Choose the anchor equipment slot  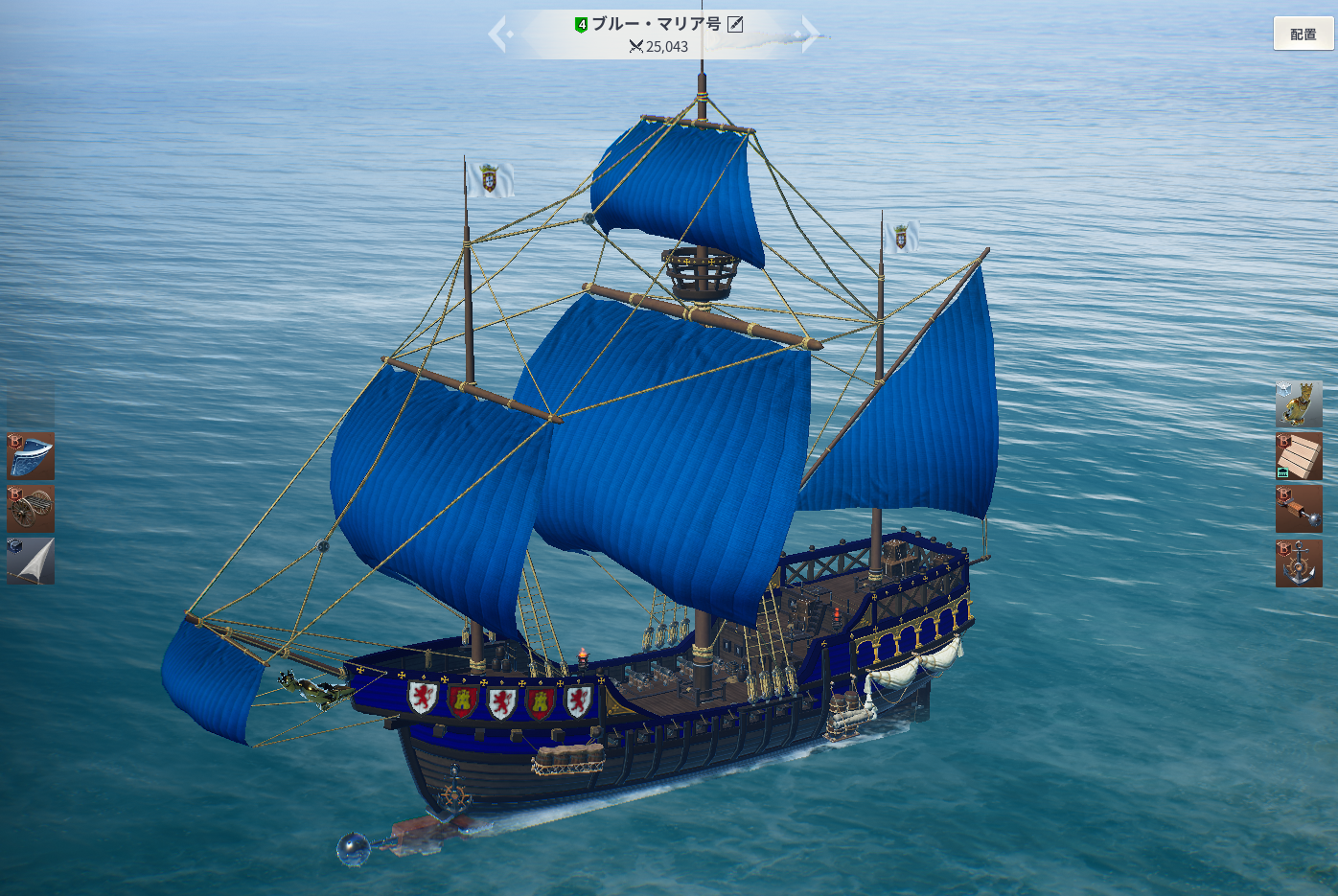(x=1299, y=563)
